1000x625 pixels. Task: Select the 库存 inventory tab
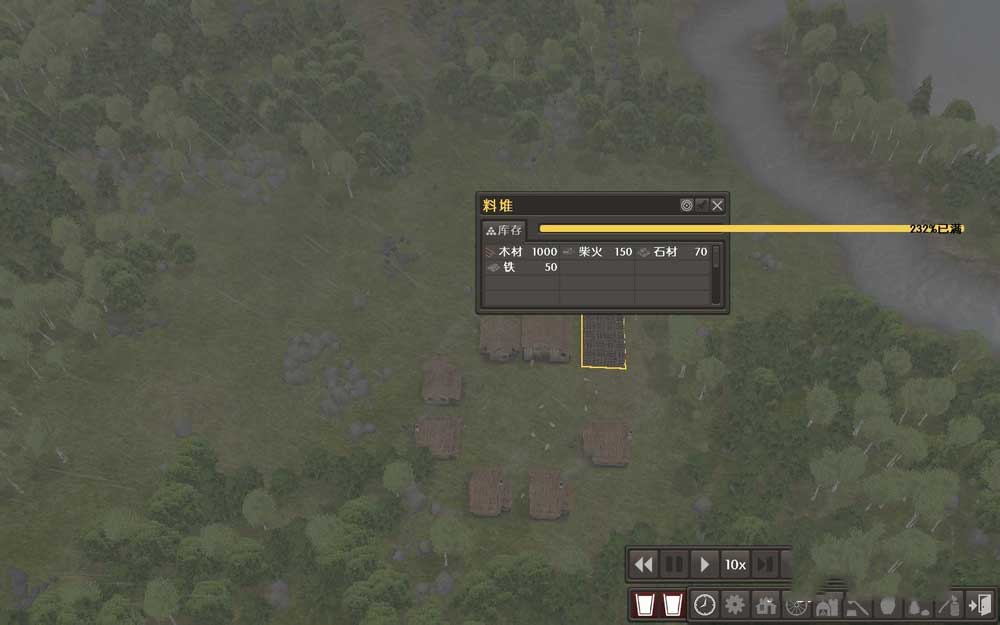tap(504, 230)
